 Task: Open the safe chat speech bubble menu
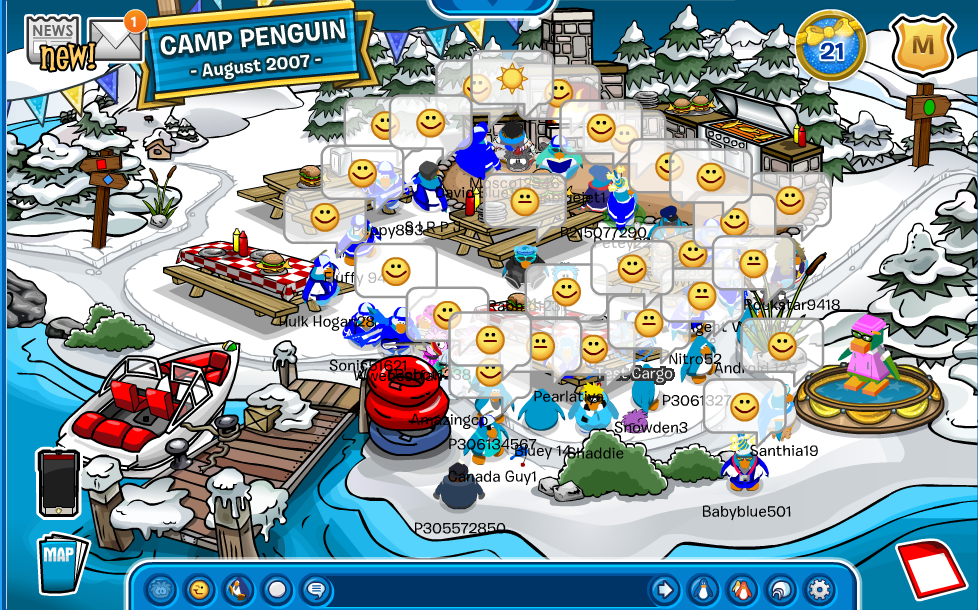316,588
